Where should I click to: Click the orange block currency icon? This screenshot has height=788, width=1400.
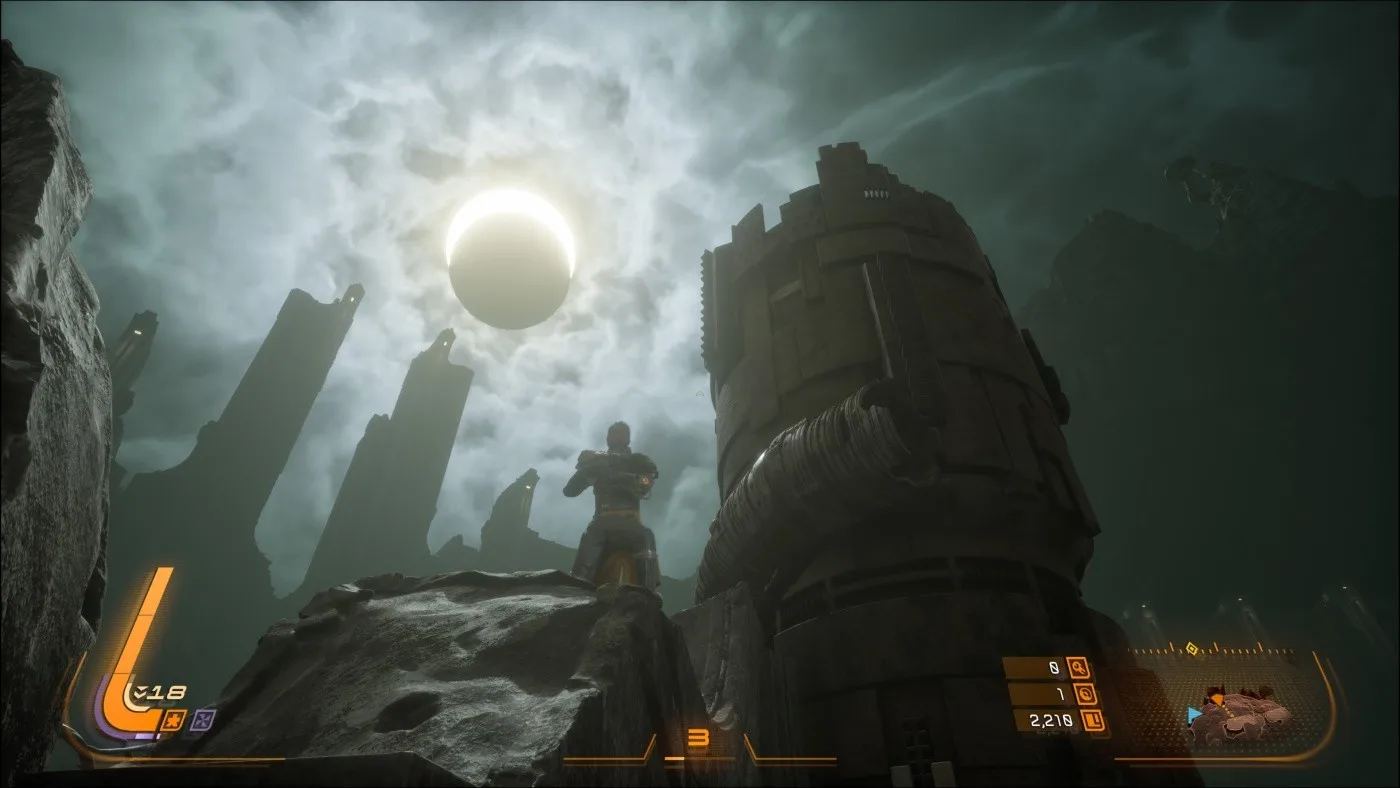click(1094, 720)
